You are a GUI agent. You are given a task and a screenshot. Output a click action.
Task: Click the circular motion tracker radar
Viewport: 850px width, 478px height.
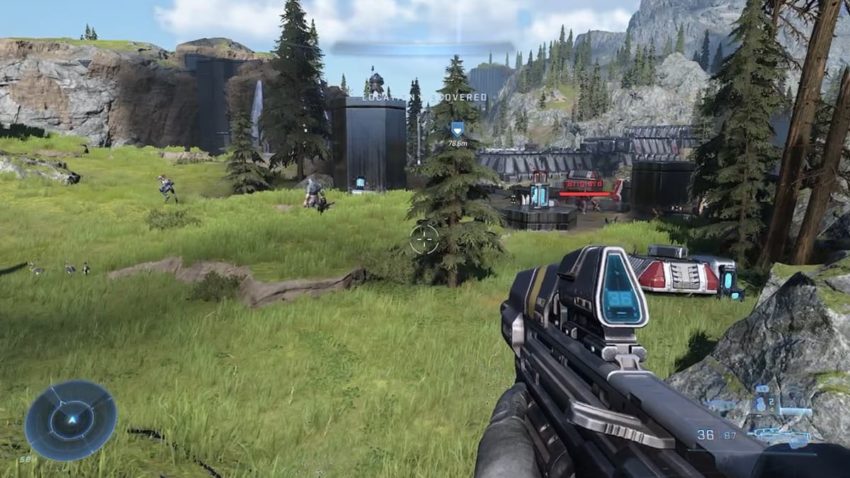point(70,420)
